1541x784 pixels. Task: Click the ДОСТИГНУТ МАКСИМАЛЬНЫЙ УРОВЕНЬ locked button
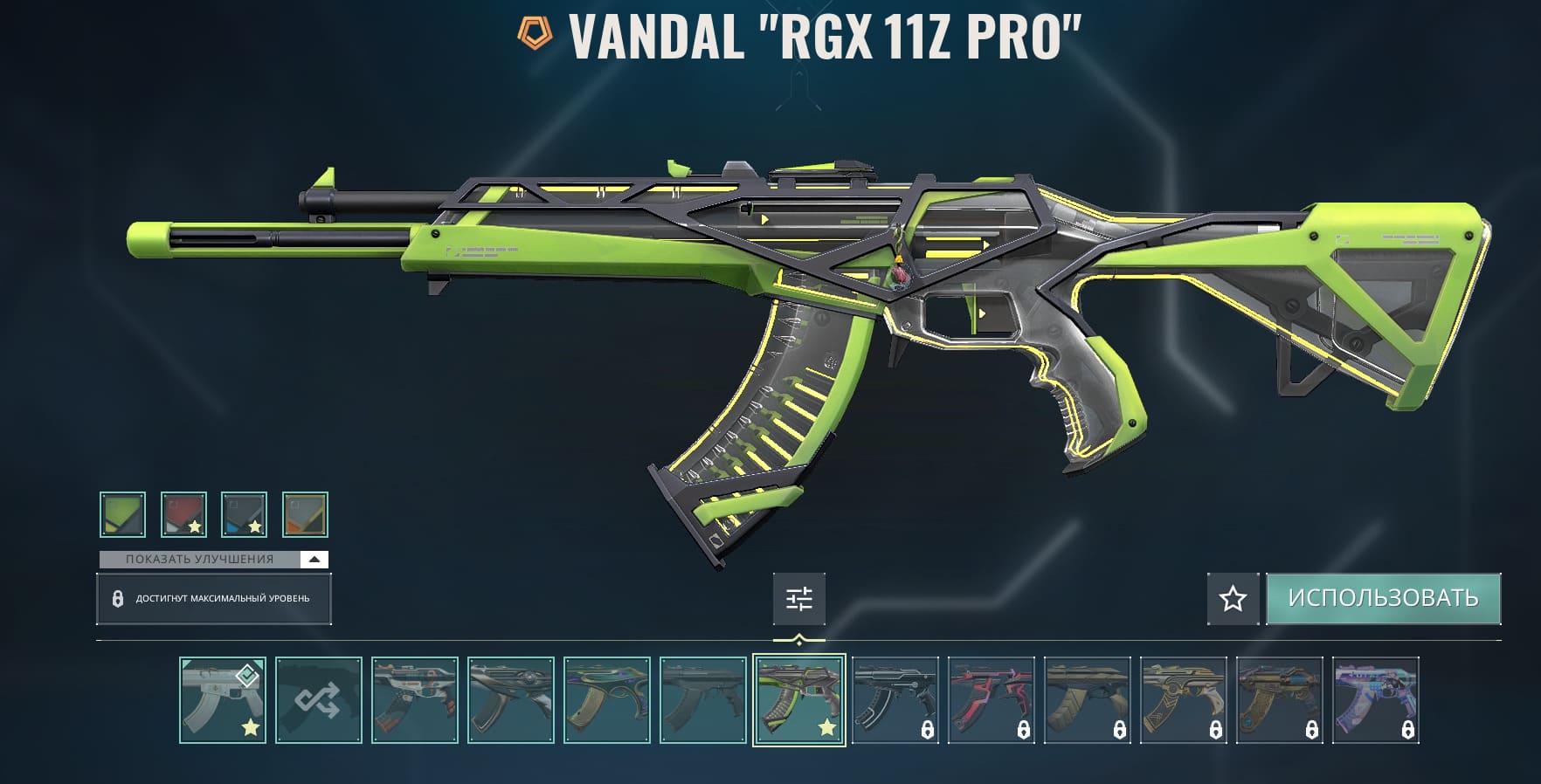click(x=213, y=599)
